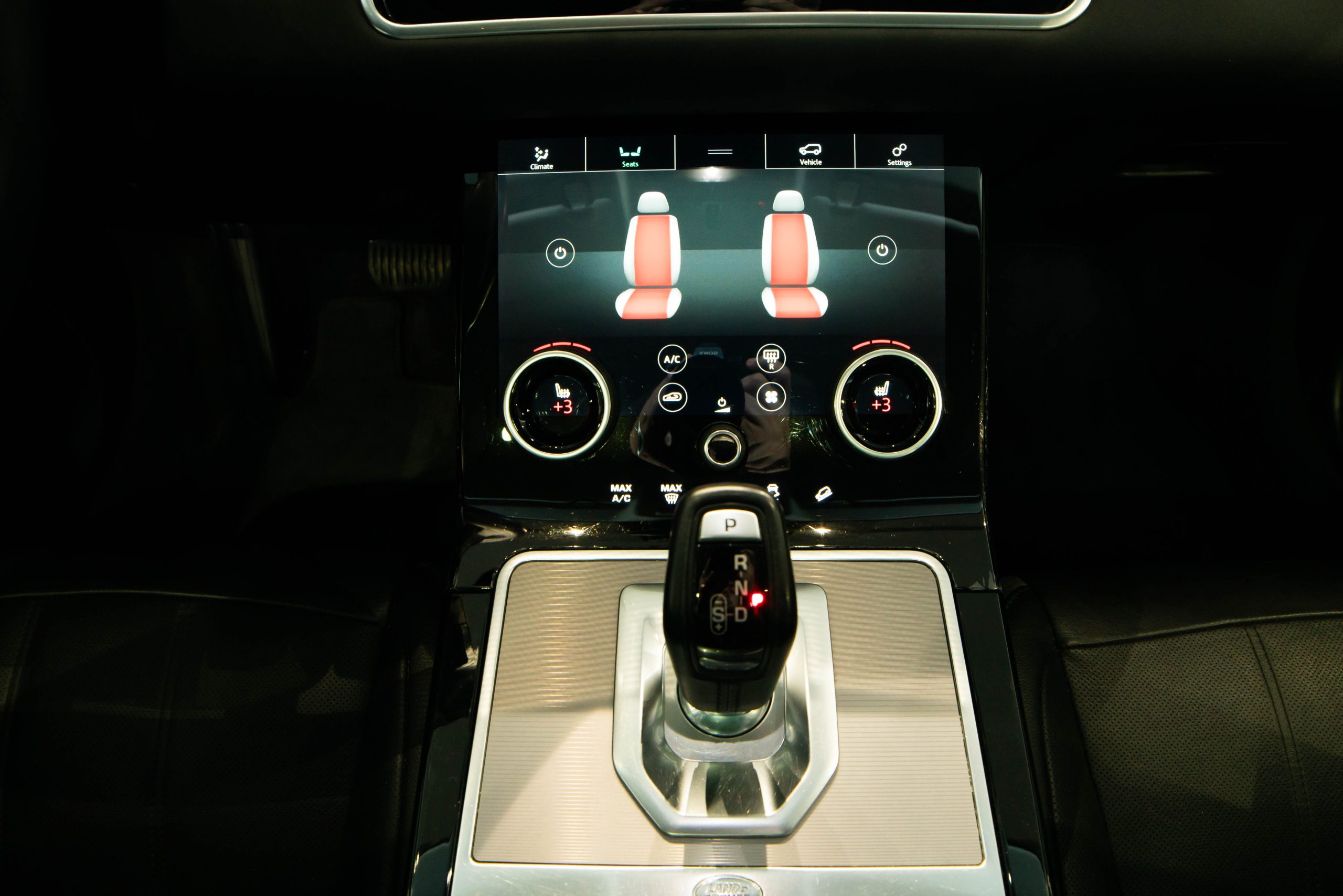The width and height of the screenshot is (1343, 896).
Task: Toggle the right seat power button
Action: [x=882, y=250]
